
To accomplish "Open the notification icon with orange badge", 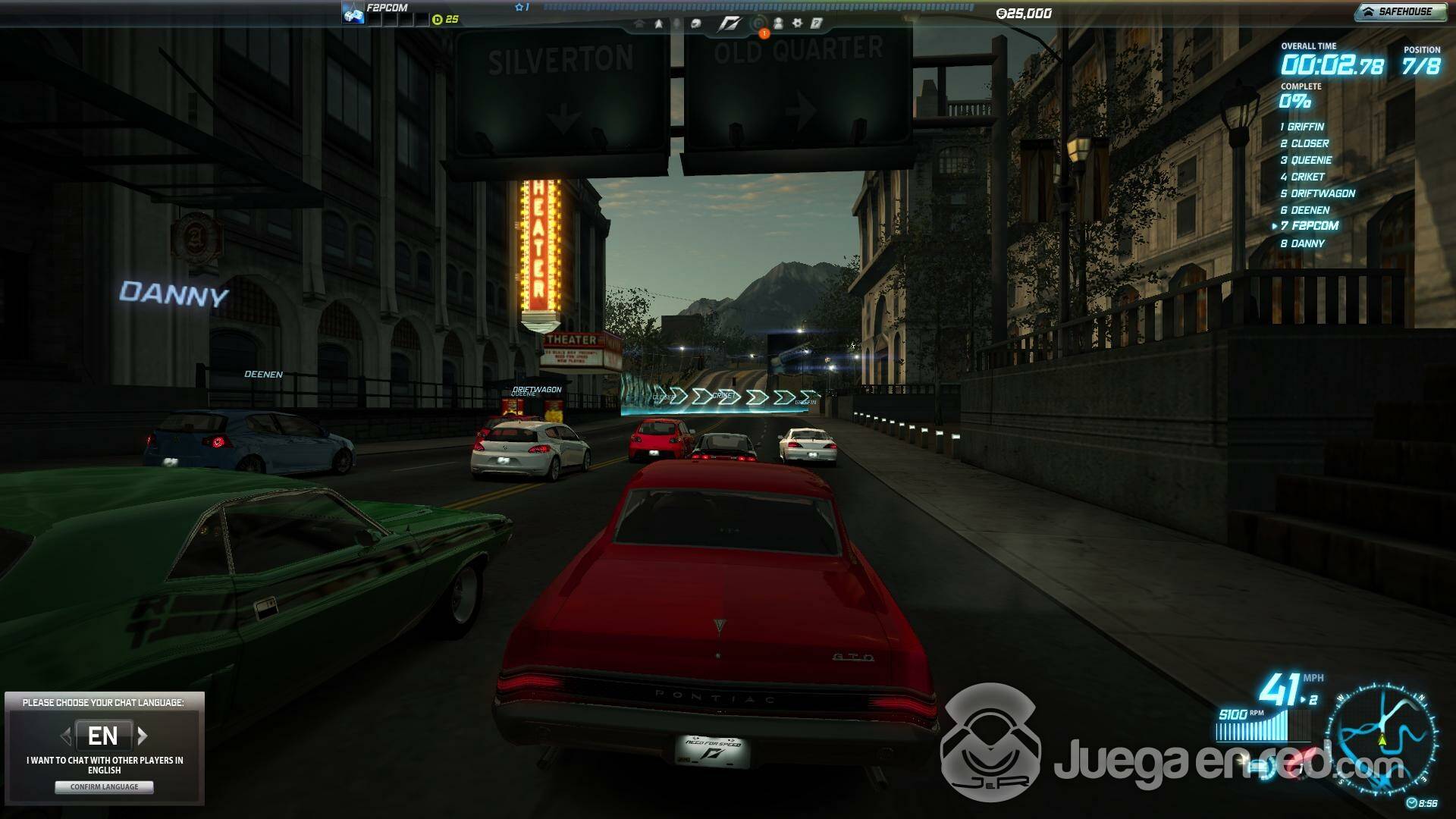I will coord(759,25).
